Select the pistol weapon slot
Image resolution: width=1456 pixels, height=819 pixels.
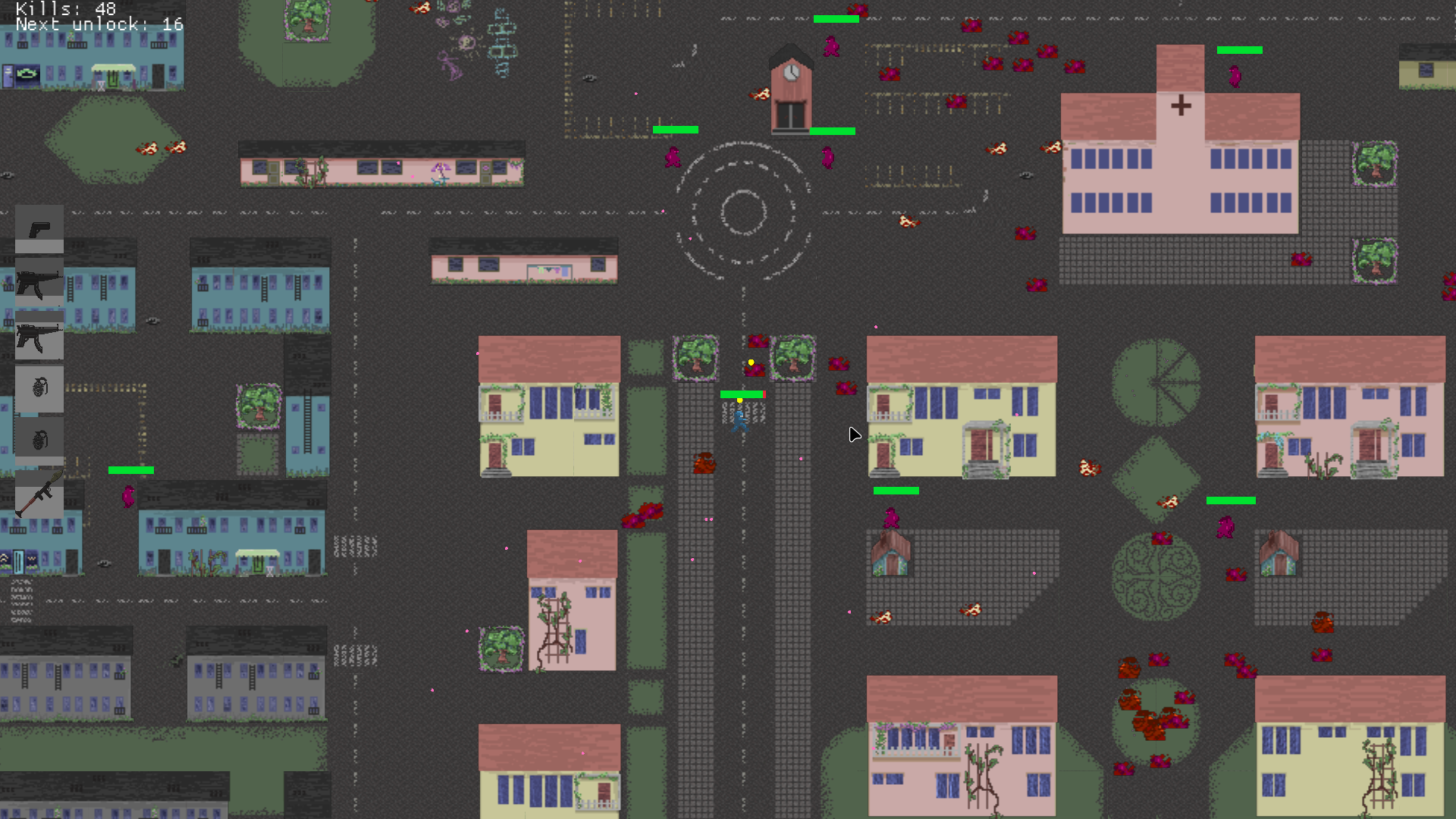(x=39, y=227)
